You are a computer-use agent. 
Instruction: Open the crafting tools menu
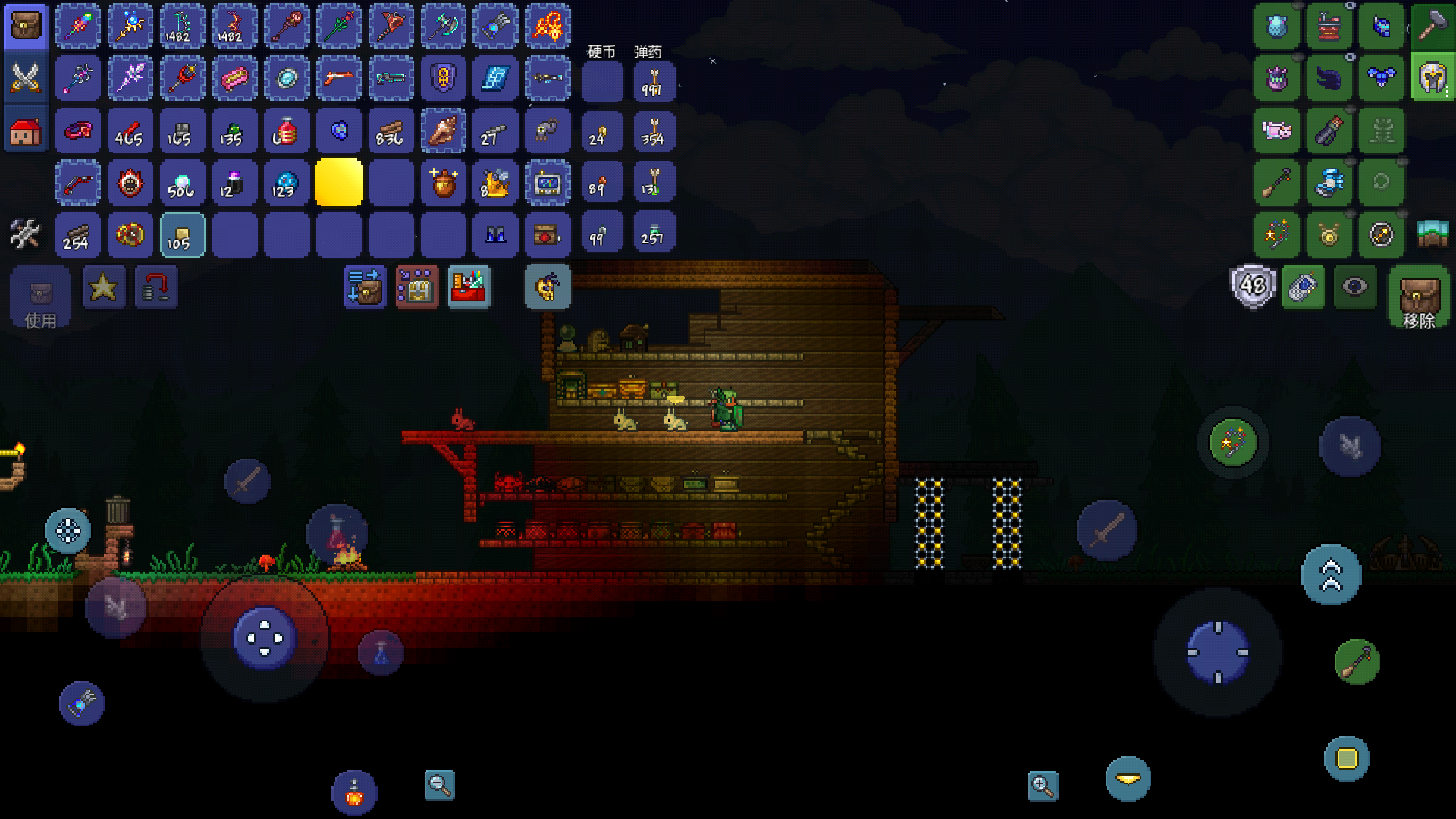26,234
